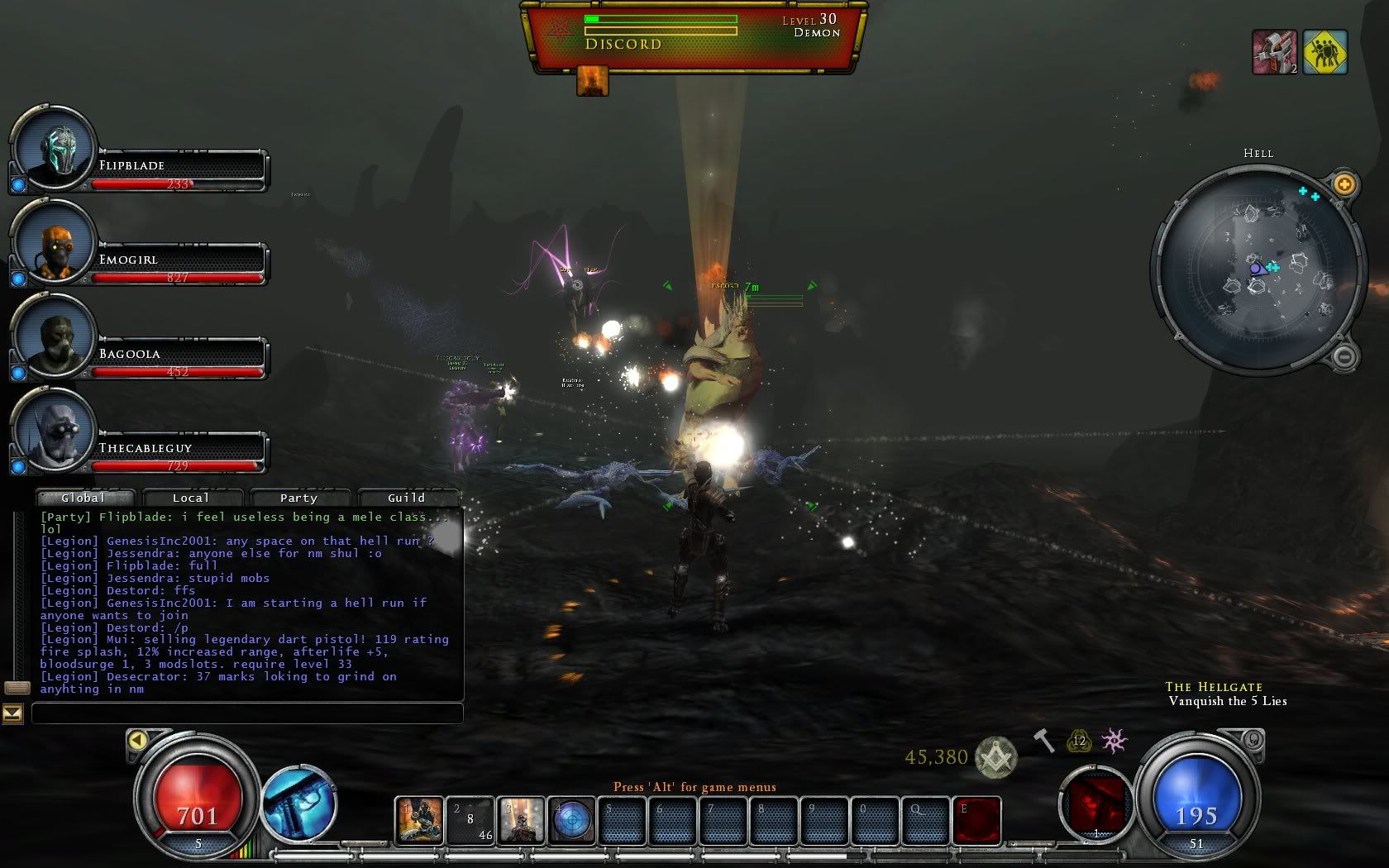Click the yellow party sign status icon
Screen dimensions: 1389x868
[1325, 52]
